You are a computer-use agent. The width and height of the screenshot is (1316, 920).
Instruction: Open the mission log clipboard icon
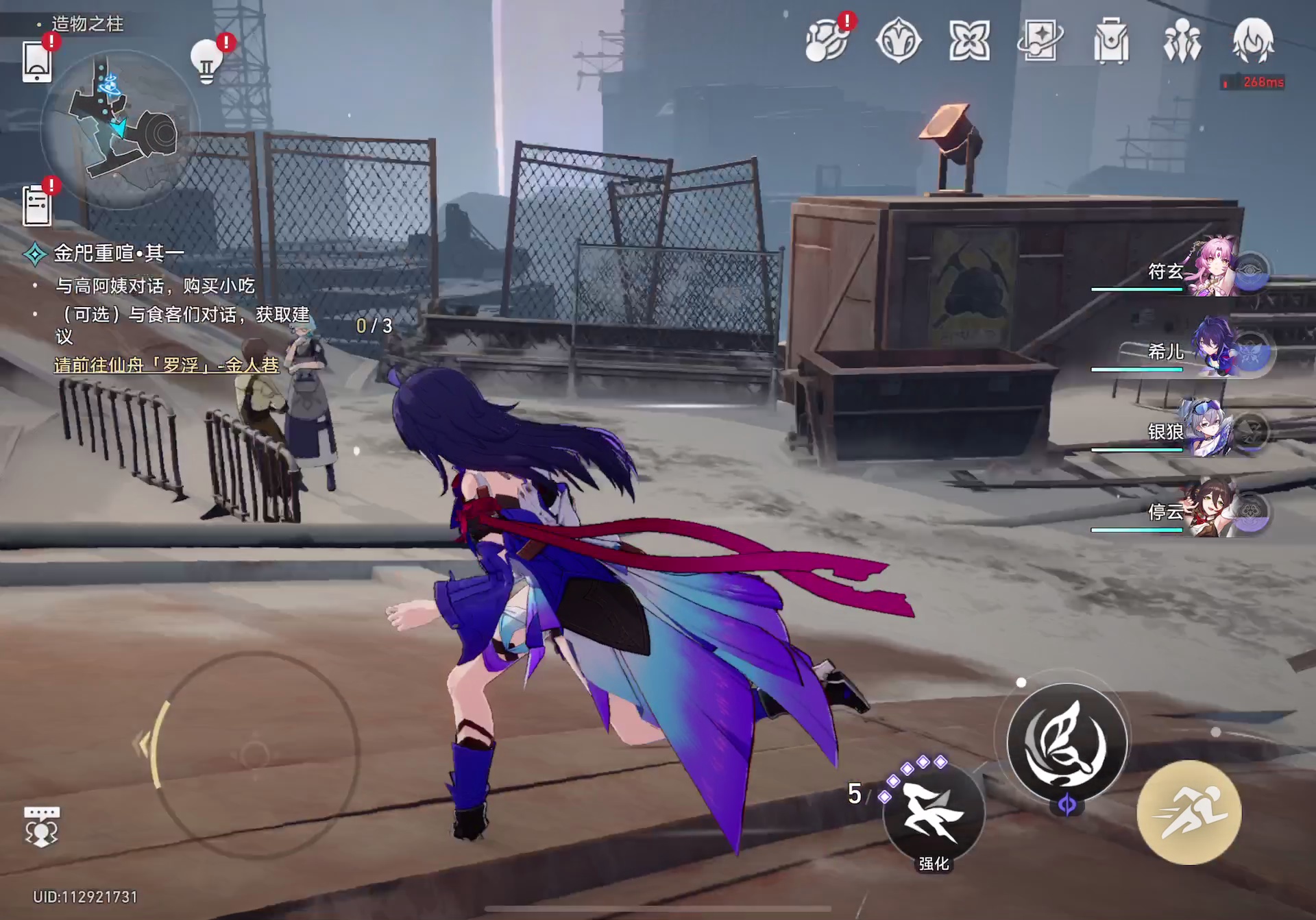pos(37,204)
